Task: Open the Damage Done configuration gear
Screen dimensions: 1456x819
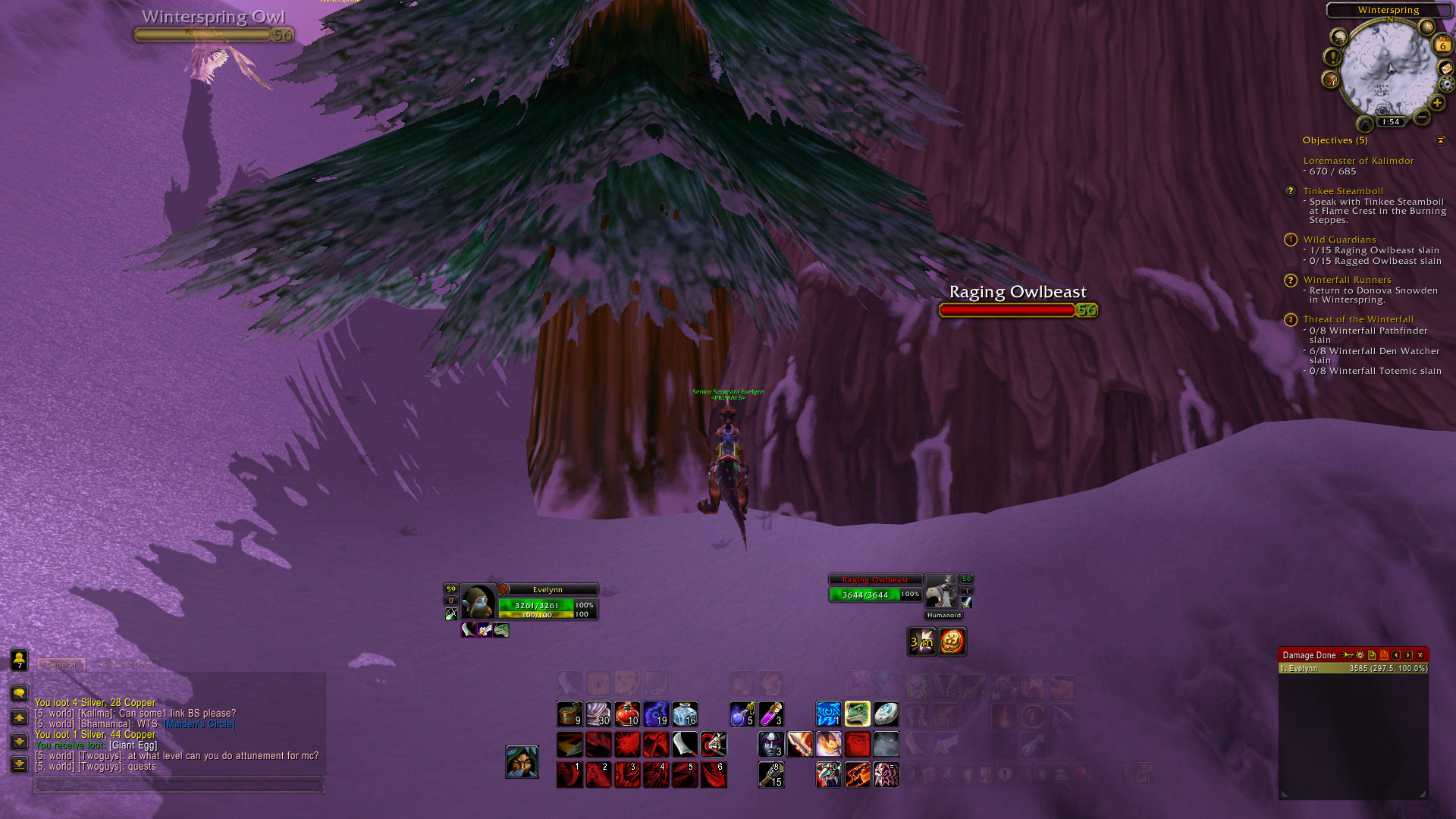Action: [1360, 655]
